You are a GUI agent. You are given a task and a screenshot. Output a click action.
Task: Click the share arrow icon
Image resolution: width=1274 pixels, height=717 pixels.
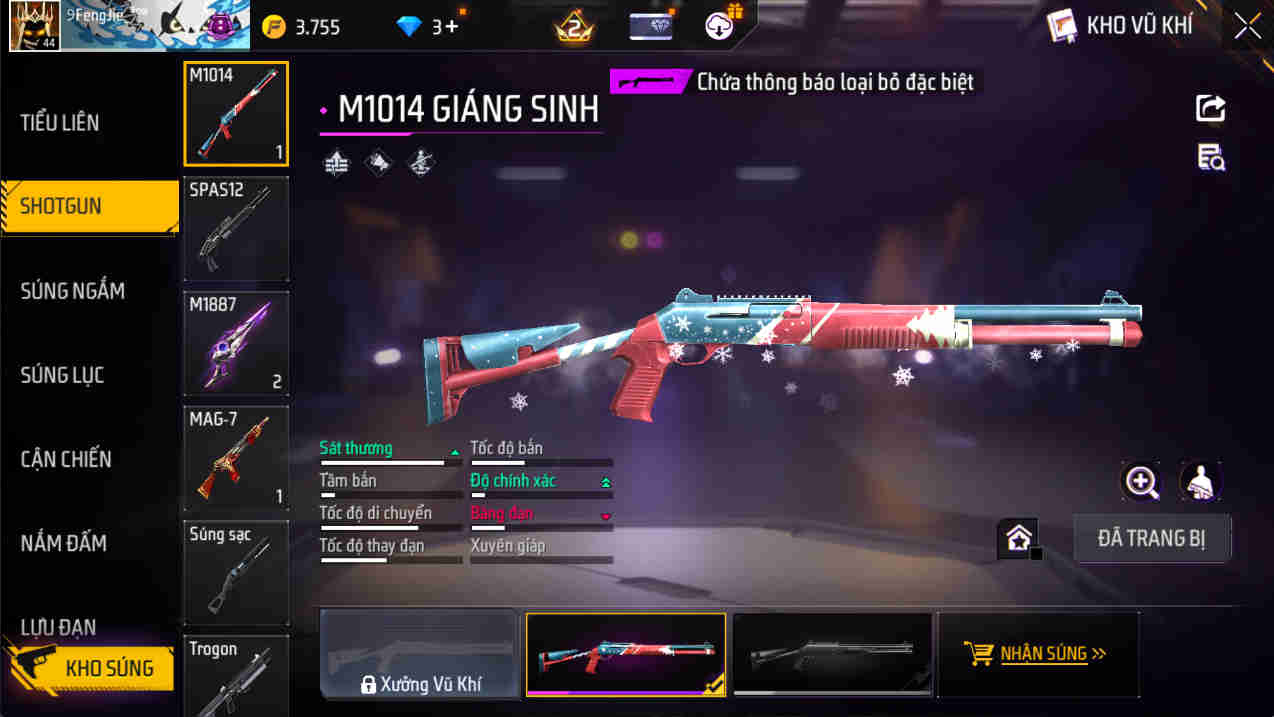point(1210,108)
